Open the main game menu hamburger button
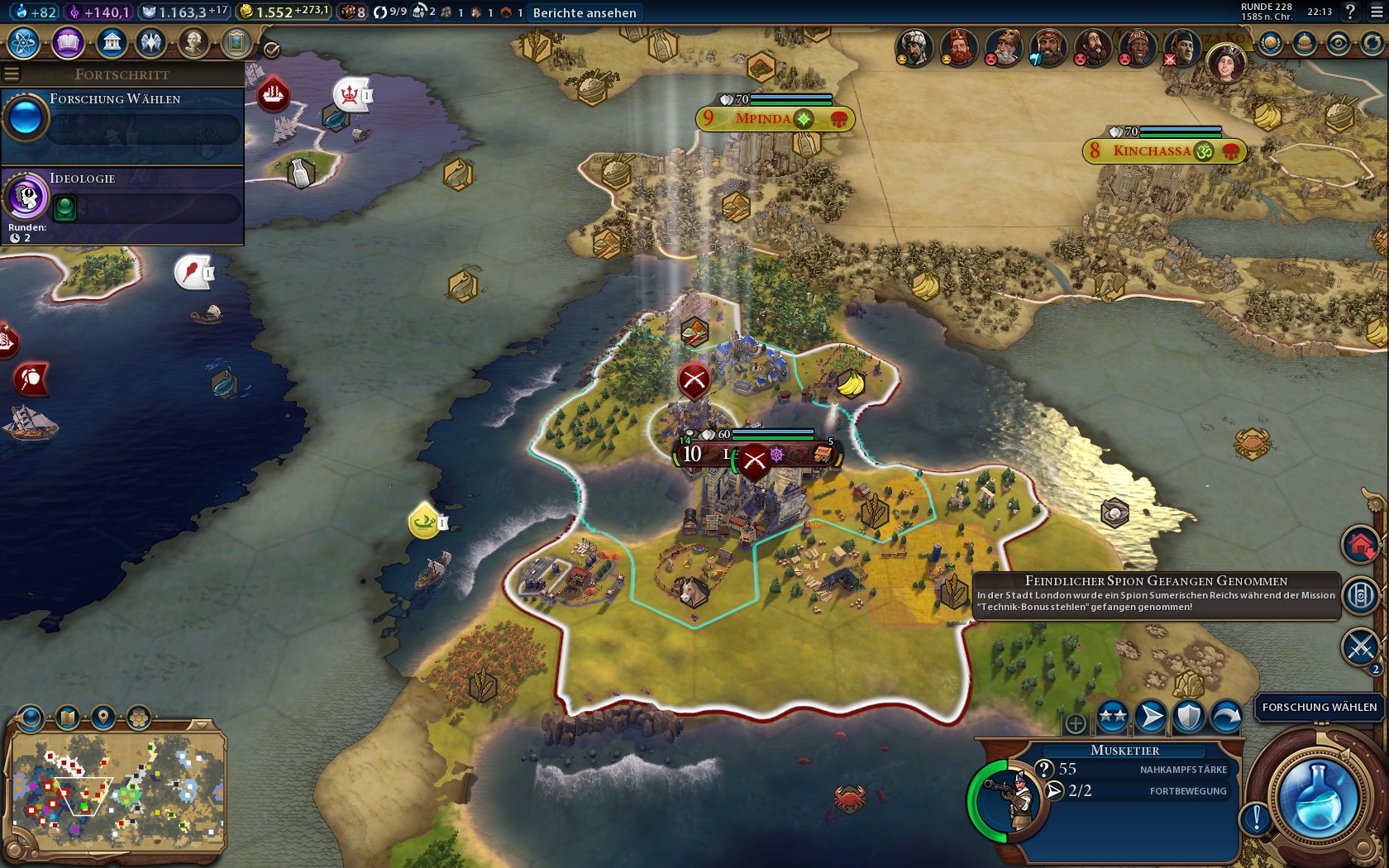The height and width of the screenshot is (868, 1389). click(x=1375, y=12)
